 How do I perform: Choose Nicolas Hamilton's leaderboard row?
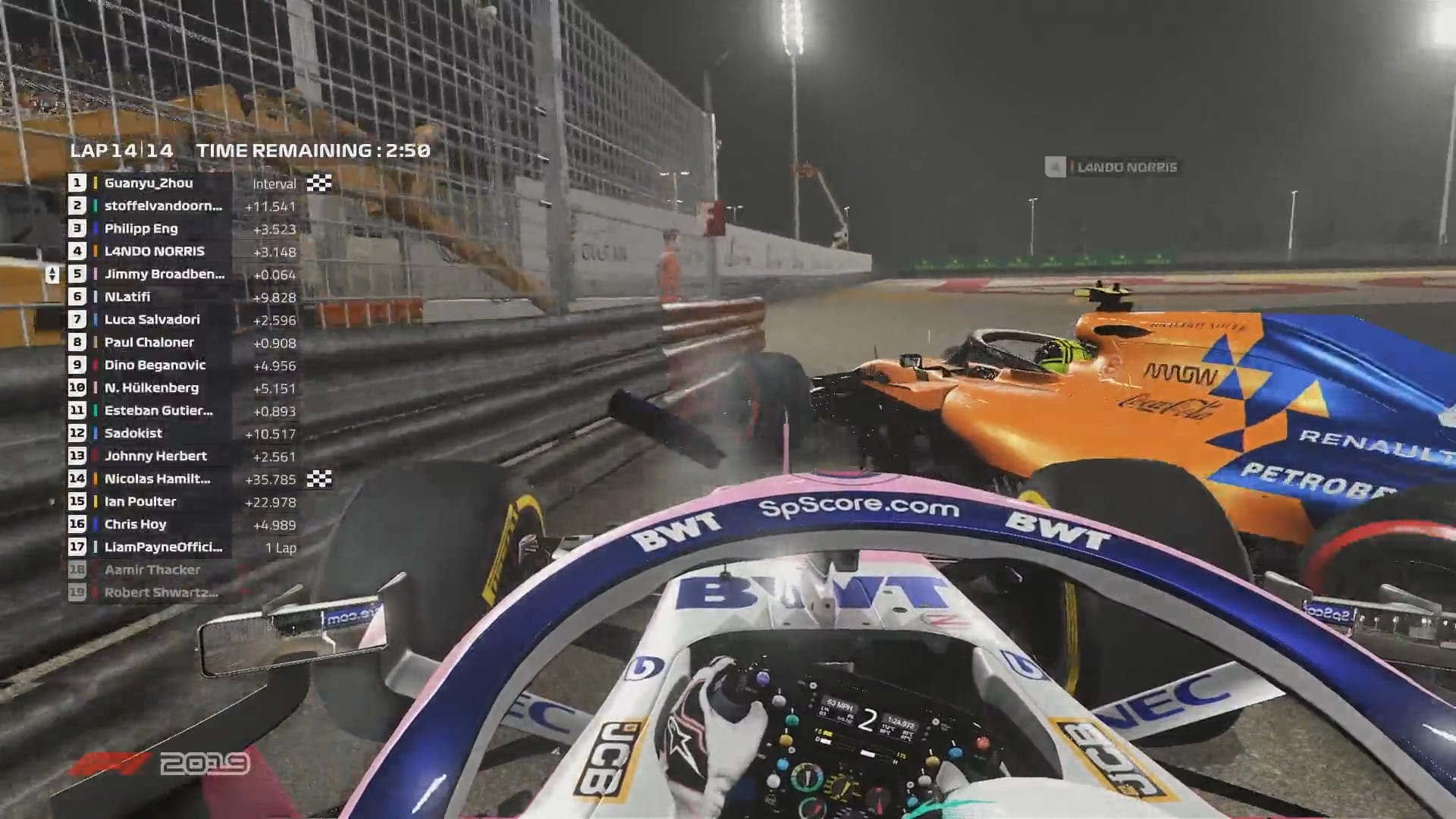[158, 479]
